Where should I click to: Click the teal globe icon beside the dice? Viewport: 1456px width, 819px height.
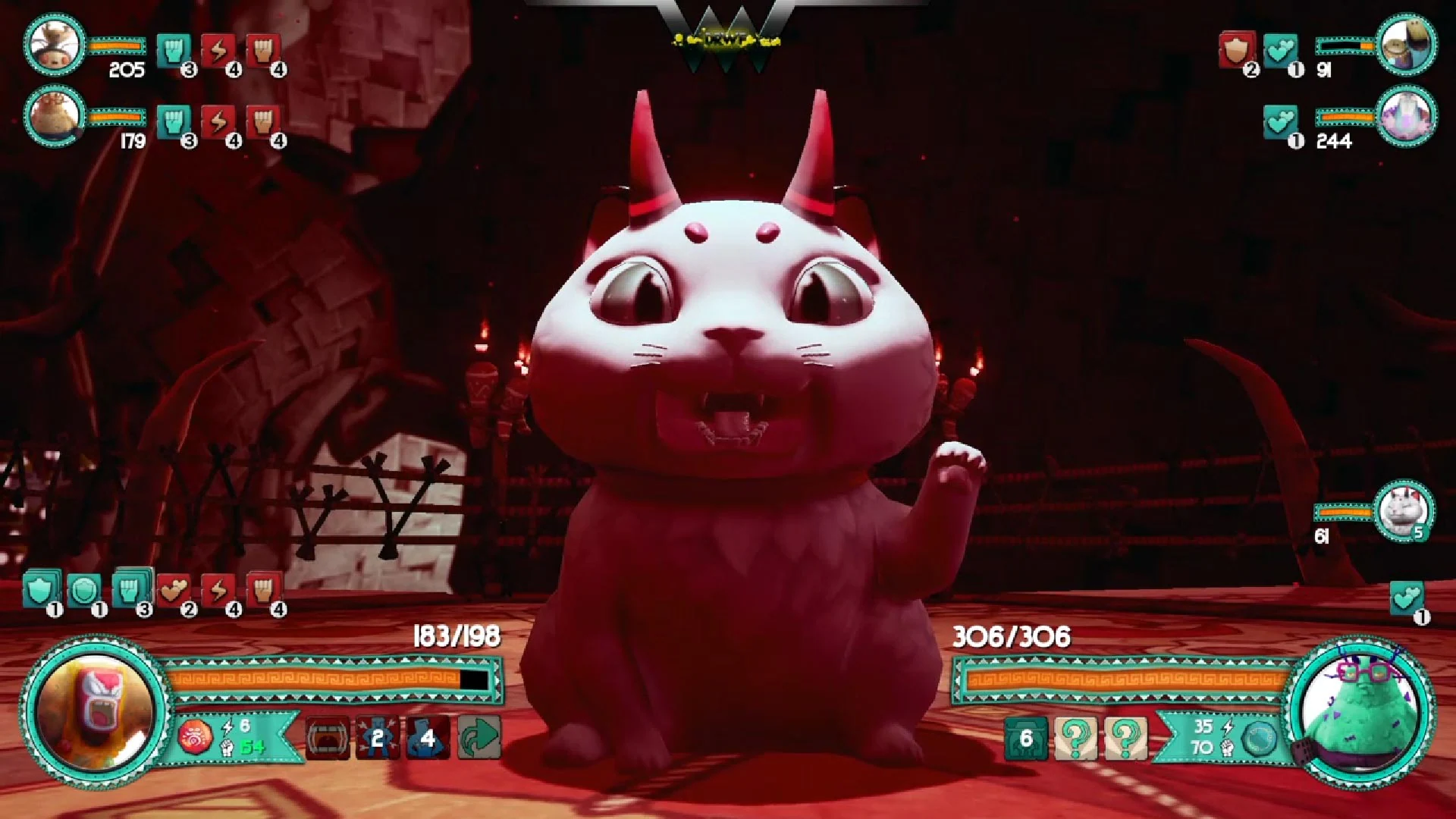point(1259,739)
